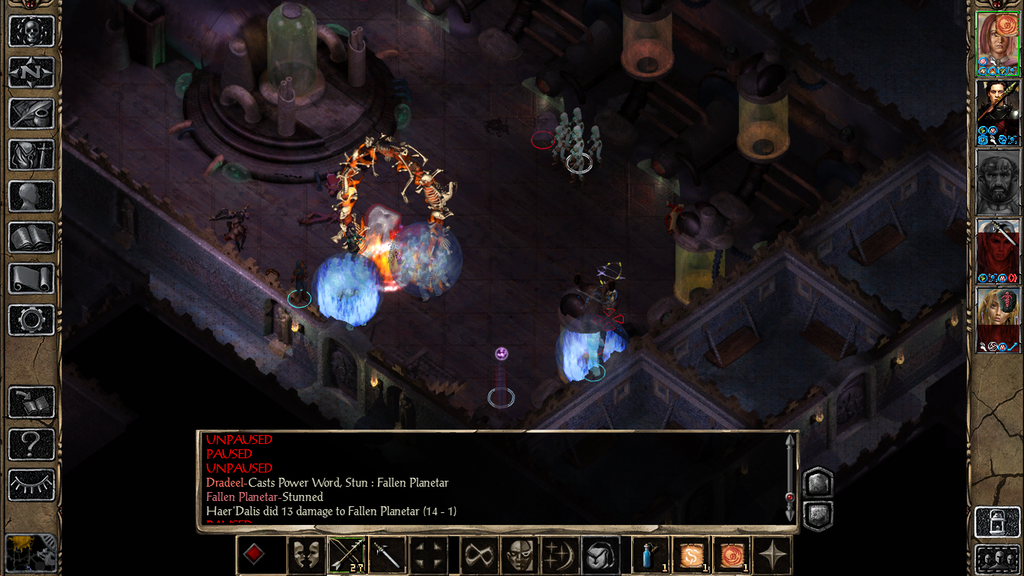Use the blue potion quick item
The height and width of the screenshot is (576, 1024).
tap(650, 555)
